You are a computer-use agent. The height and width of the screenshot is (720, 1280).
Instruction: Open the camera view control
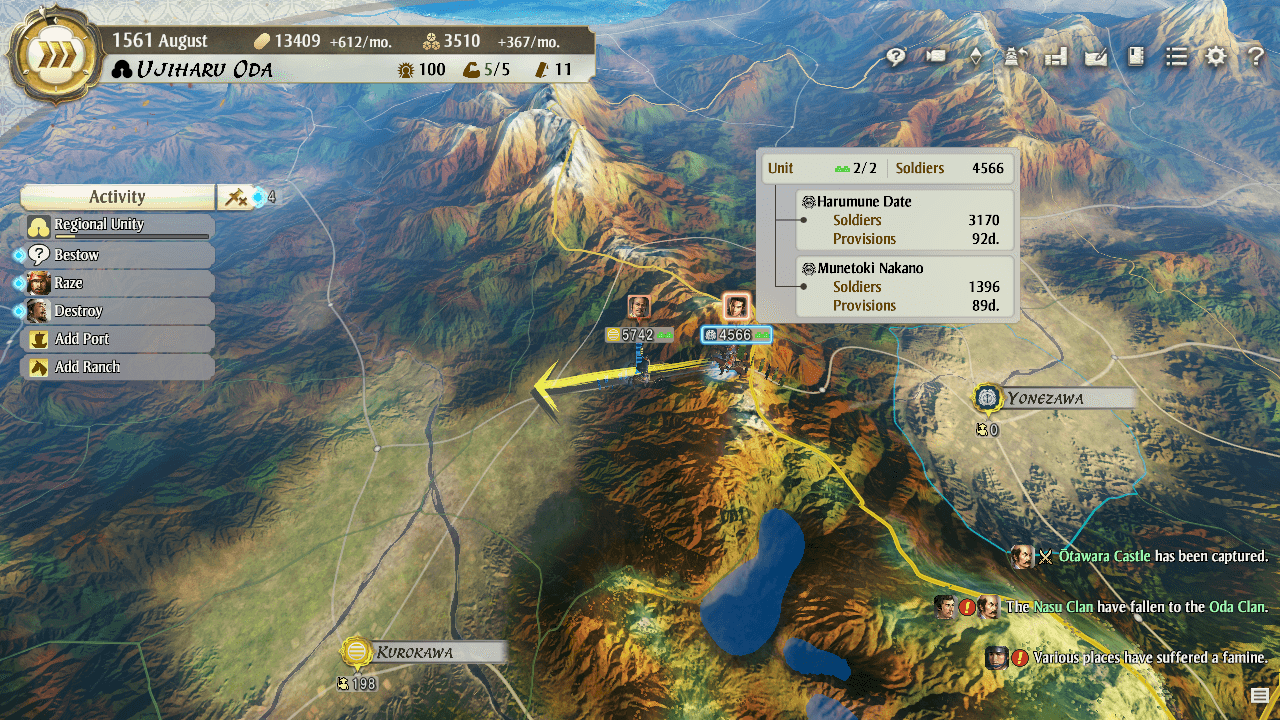(x=936, y=57)
